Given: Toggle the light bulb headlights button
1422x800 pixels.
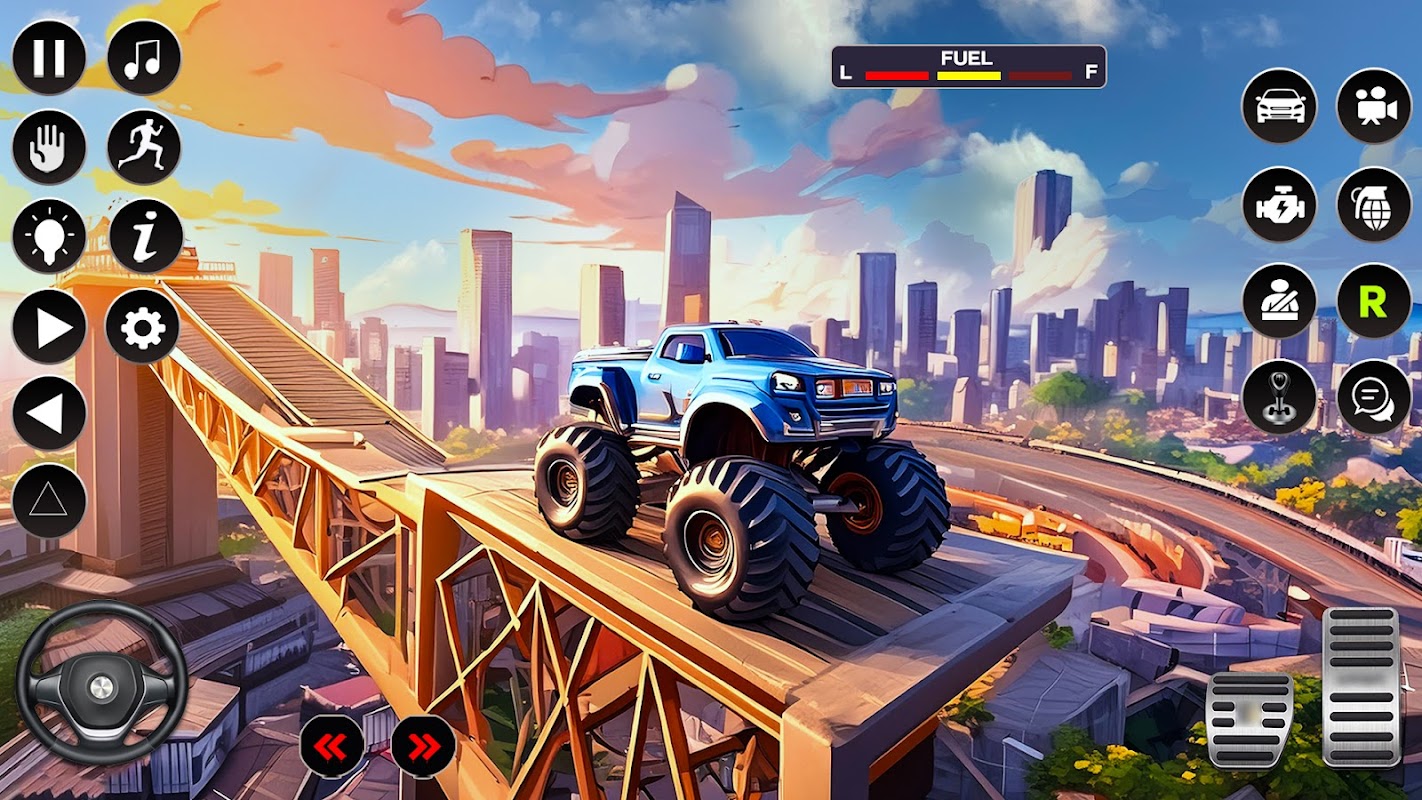Looking at the screenshot, I should tap(49, 237).
